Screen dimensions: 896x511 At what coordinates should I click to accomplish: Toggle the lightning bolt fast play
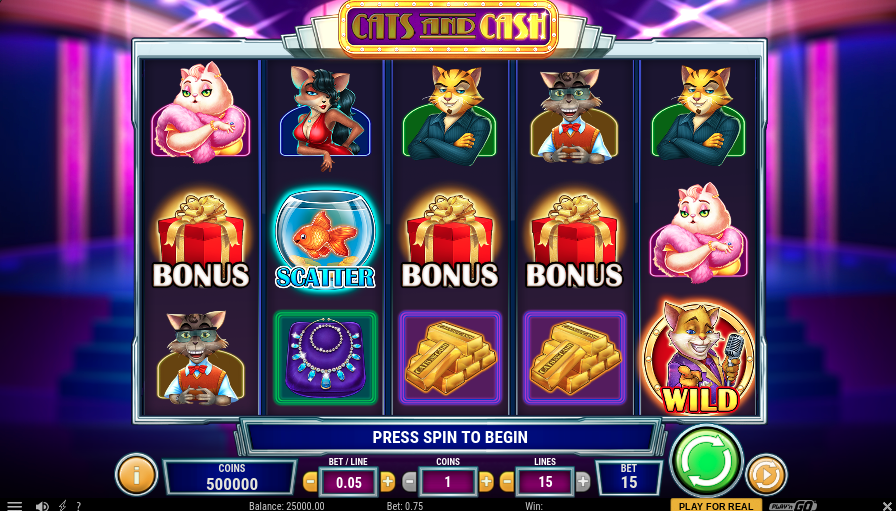[x=63, y=506]
